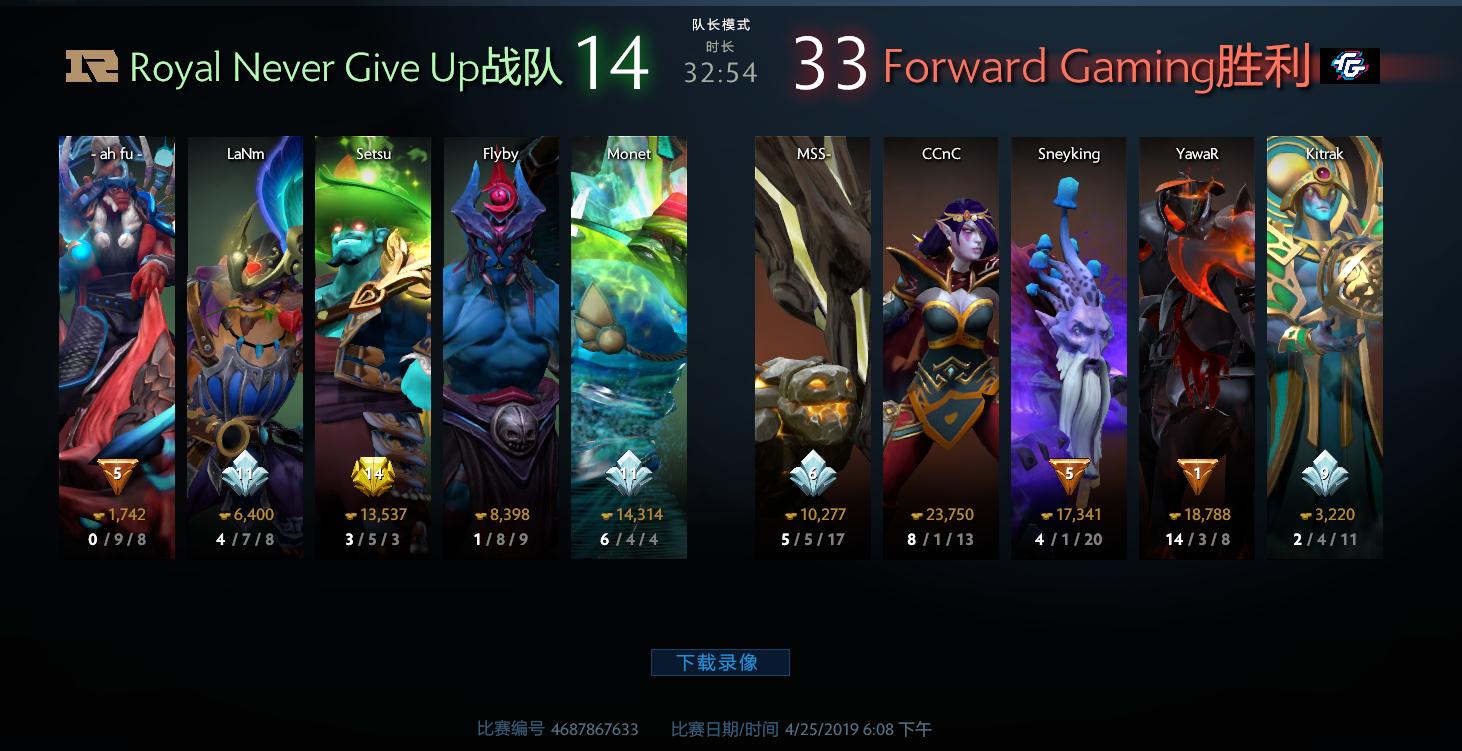
Task: Select Monet's level 11 badge icon
Action: coord(627,473)
